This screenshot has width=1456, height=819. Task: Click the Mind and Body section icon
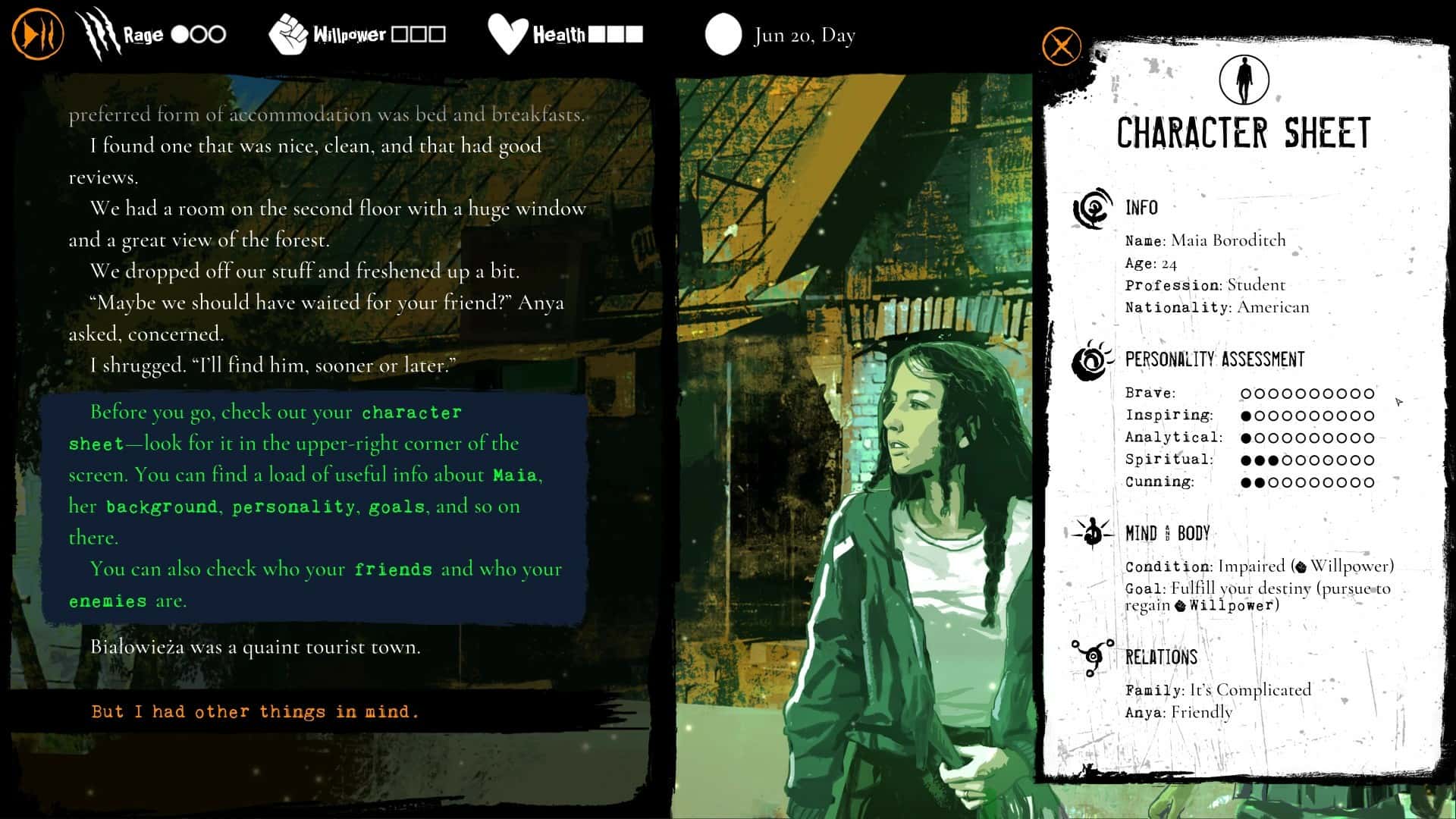click(x=1092, y=532)
